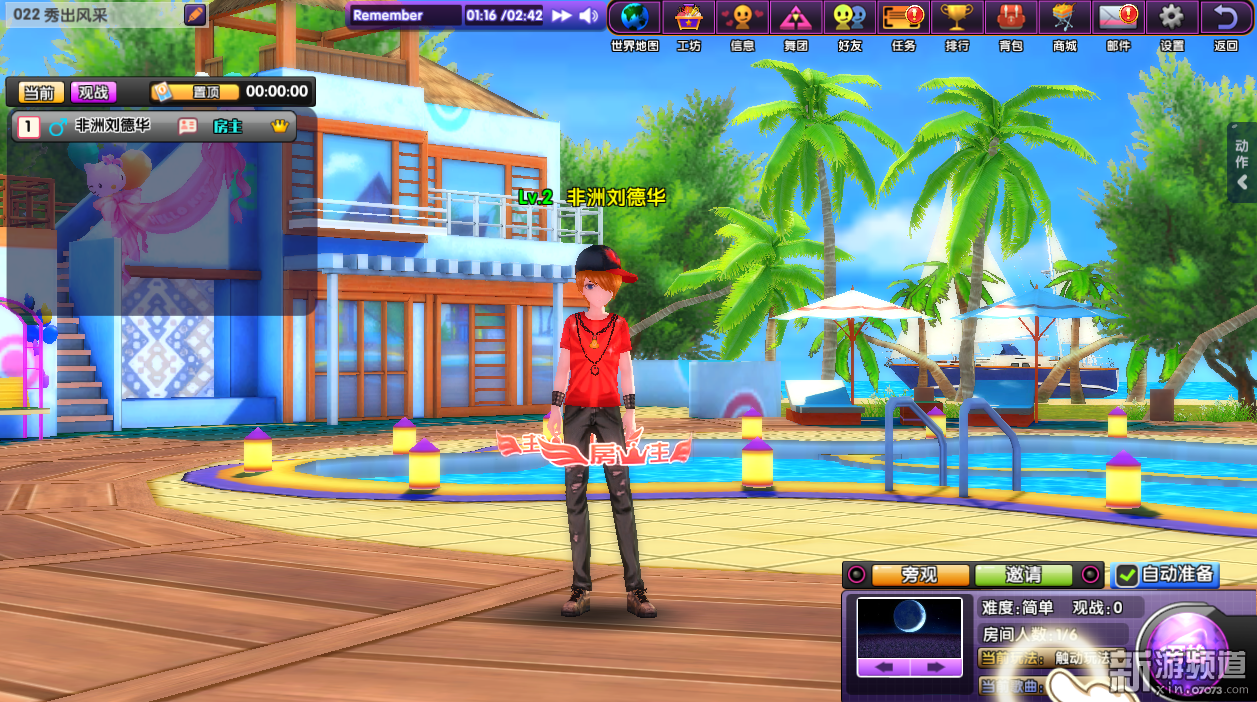Image resolution: width=1257 pixels, height=702 pixels.
Task: Open the mail (邮件) inbox
Action: tap(1118, 18)
